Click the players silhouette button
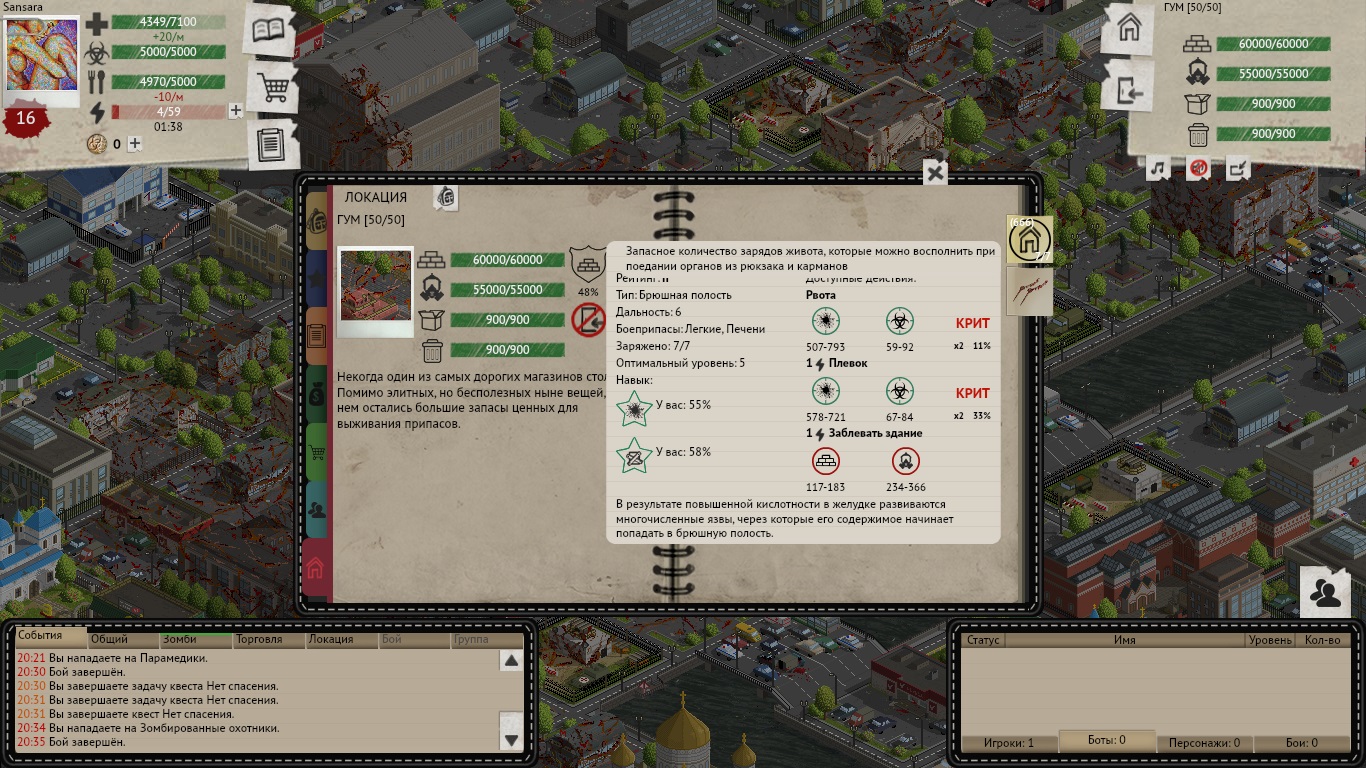This screenshot has height=768, width=1366. [x=1326, y=594]
